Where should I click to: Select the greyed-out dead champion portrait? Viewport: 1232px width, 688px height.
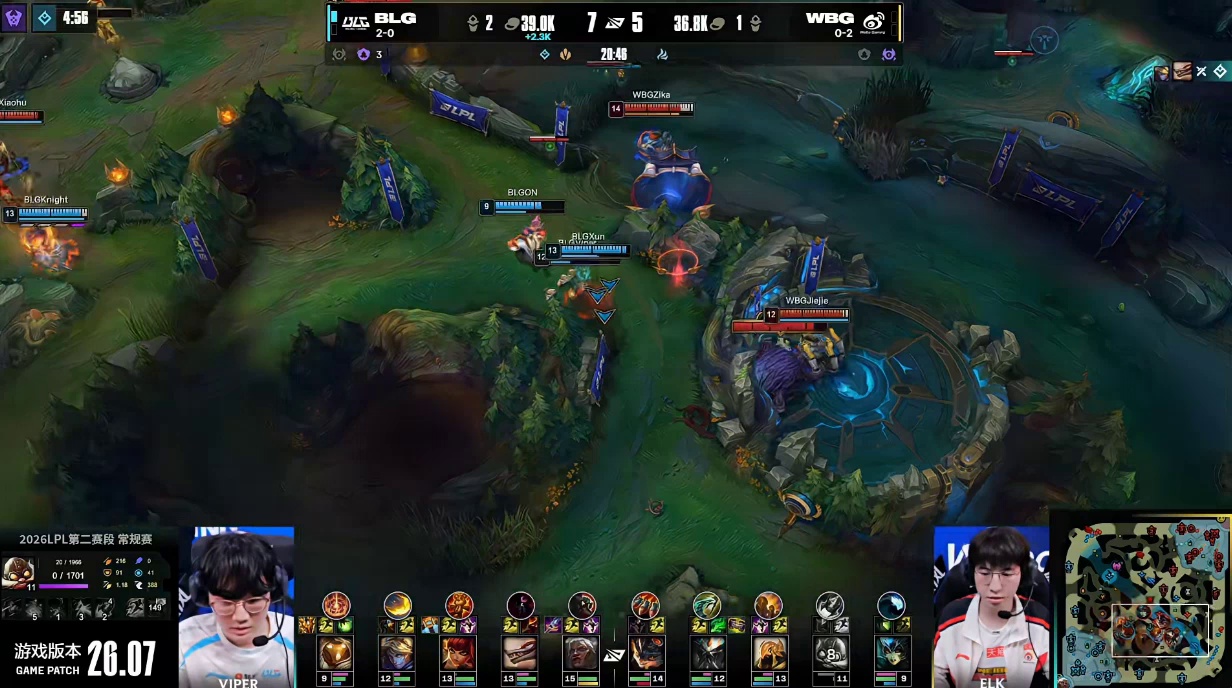829,653
